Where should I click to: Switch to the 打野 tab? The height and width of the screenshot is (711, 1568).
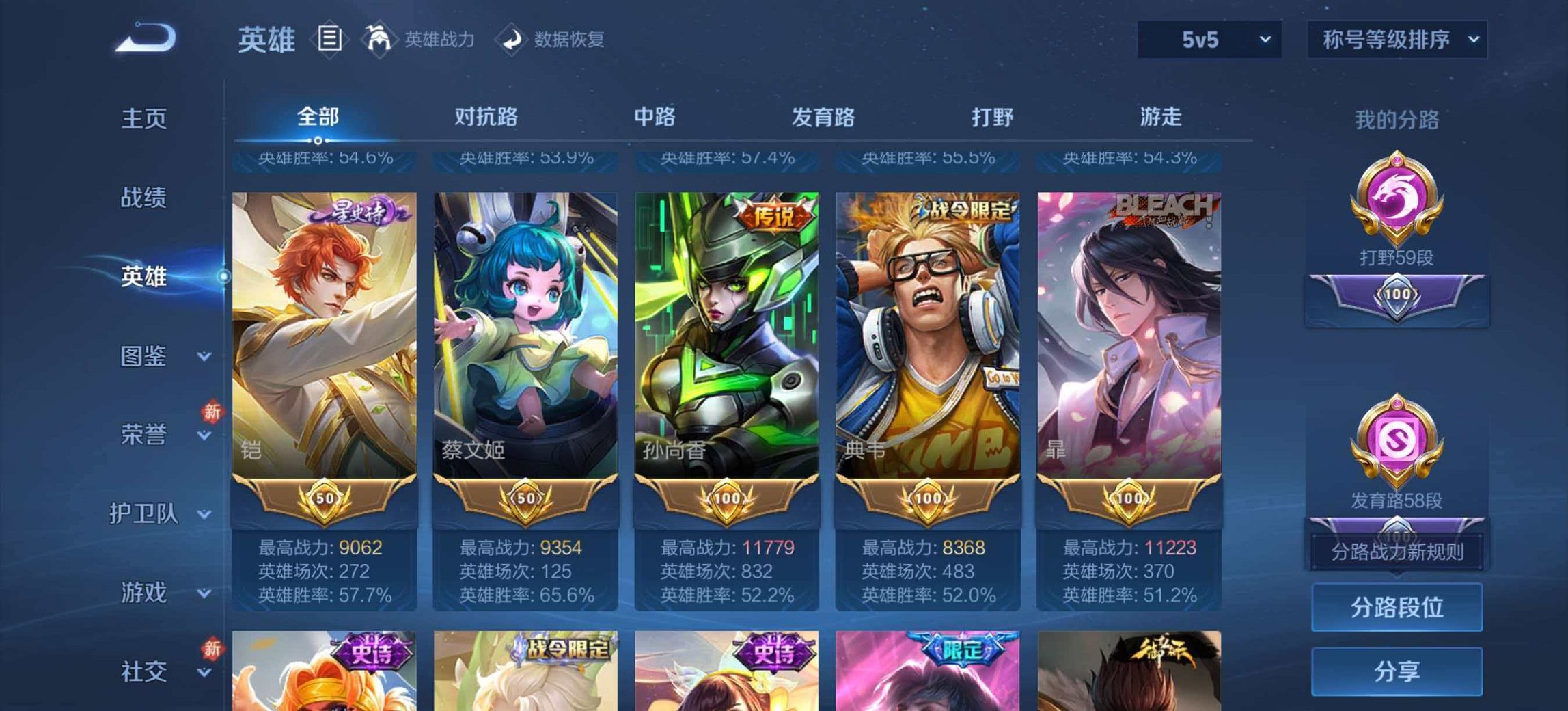[992, 117]
